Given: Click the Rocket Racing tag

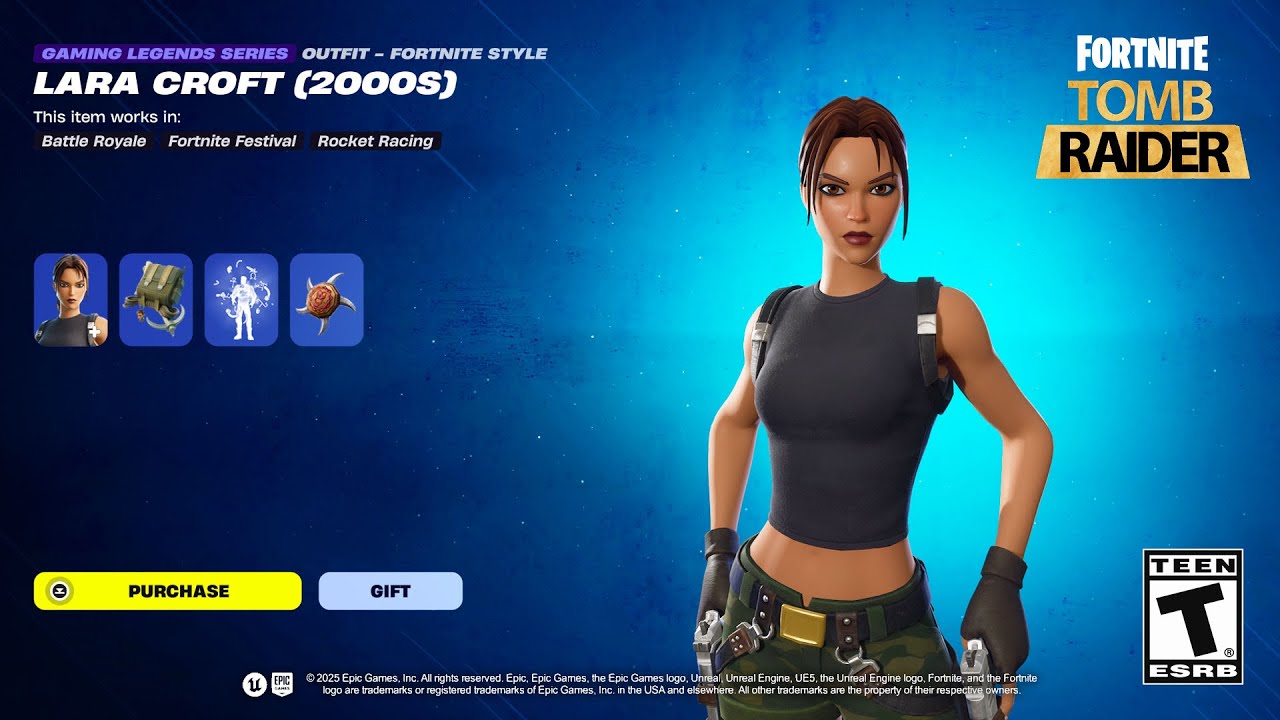Looking at the screenshot, I should [x=374, y=141].
